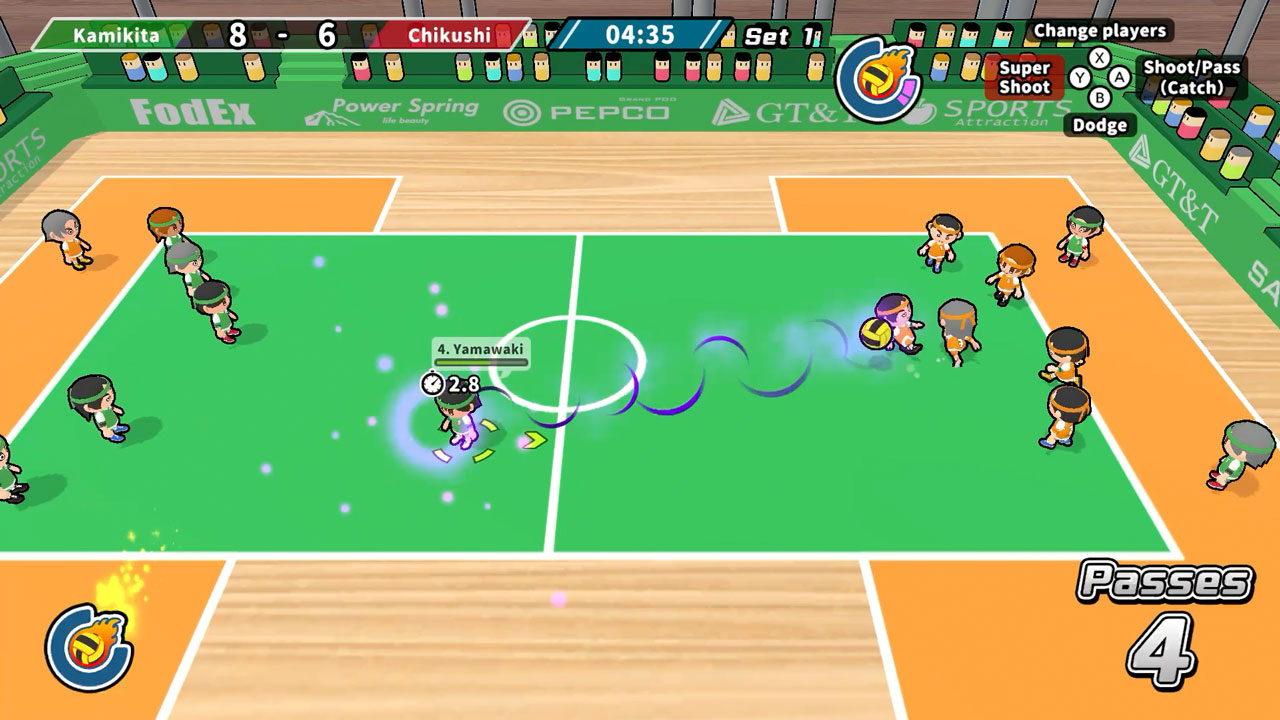This screenshot has height=720, width=1280.
Task: Click the B button icon for Dodge
Action: [x=1100, y=97]
